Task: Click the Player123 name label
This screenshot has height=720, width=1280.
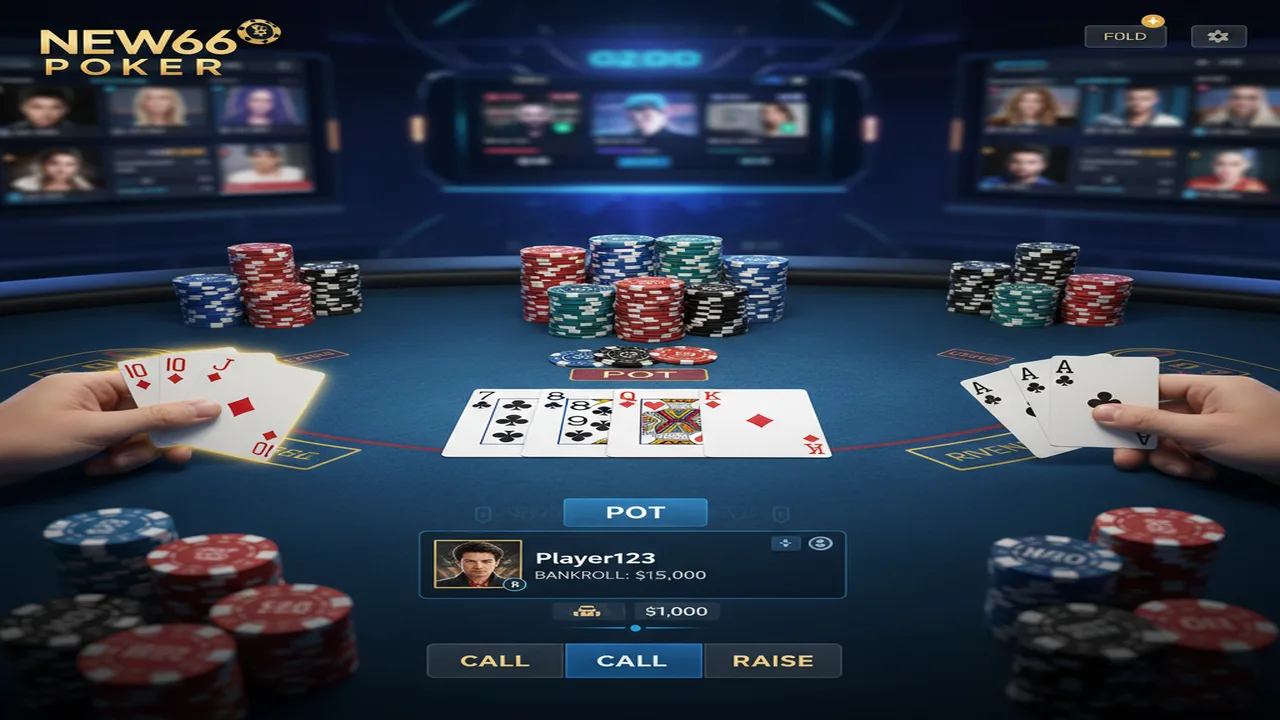Action: coord(594,557)
